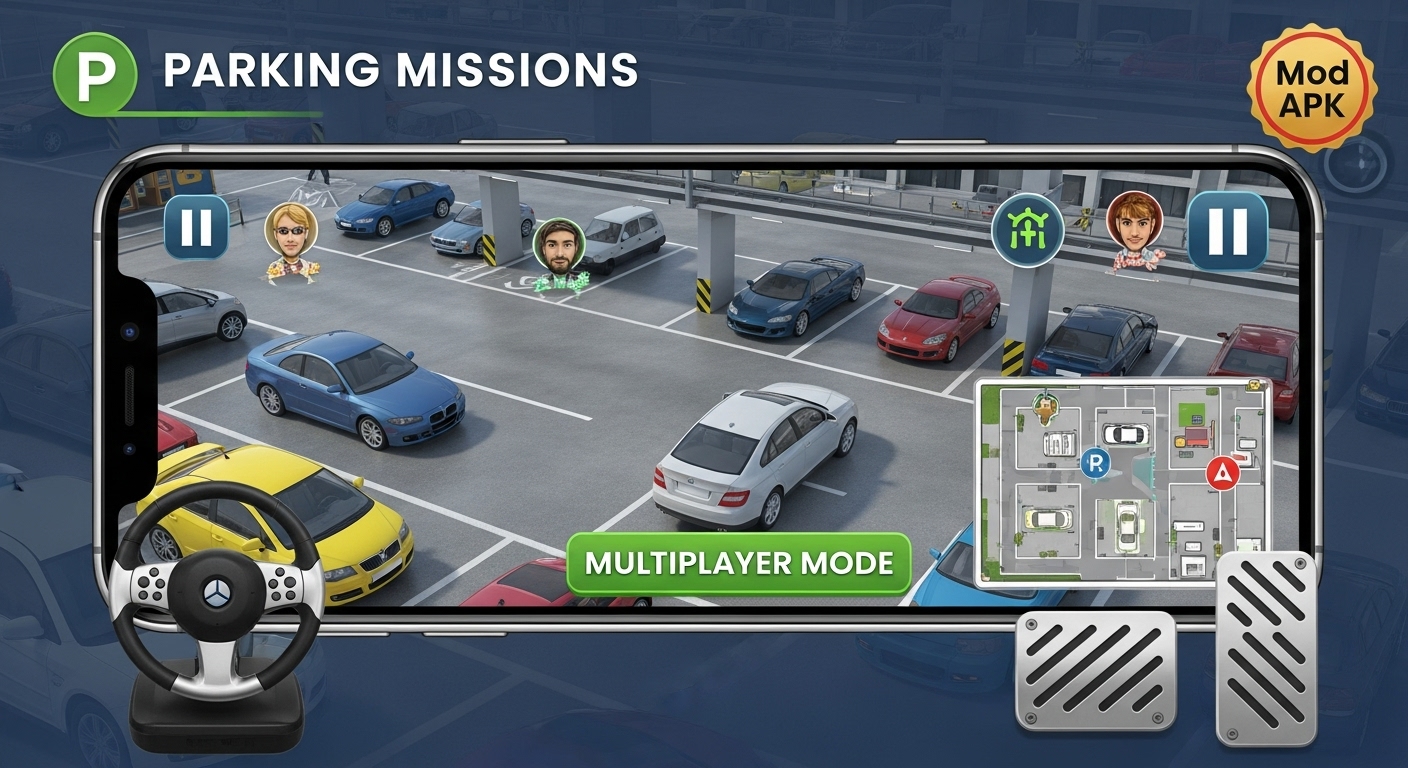
Task: Tap the white car parked on the minimap
Action: point(1128,434)
